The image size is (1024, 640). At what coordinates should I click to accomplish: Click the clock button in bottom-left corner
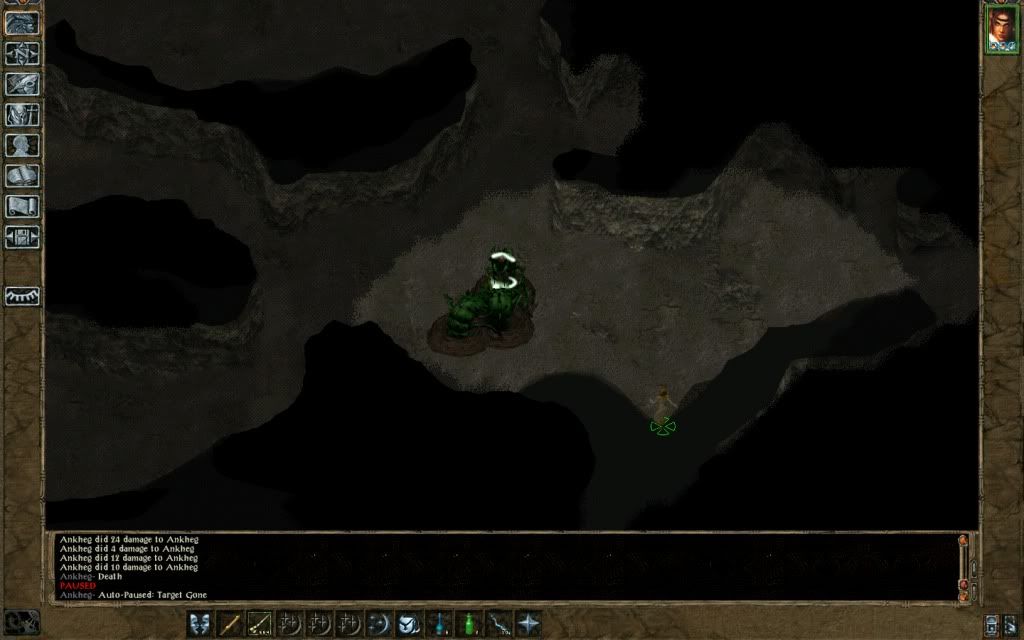(22, 622)
